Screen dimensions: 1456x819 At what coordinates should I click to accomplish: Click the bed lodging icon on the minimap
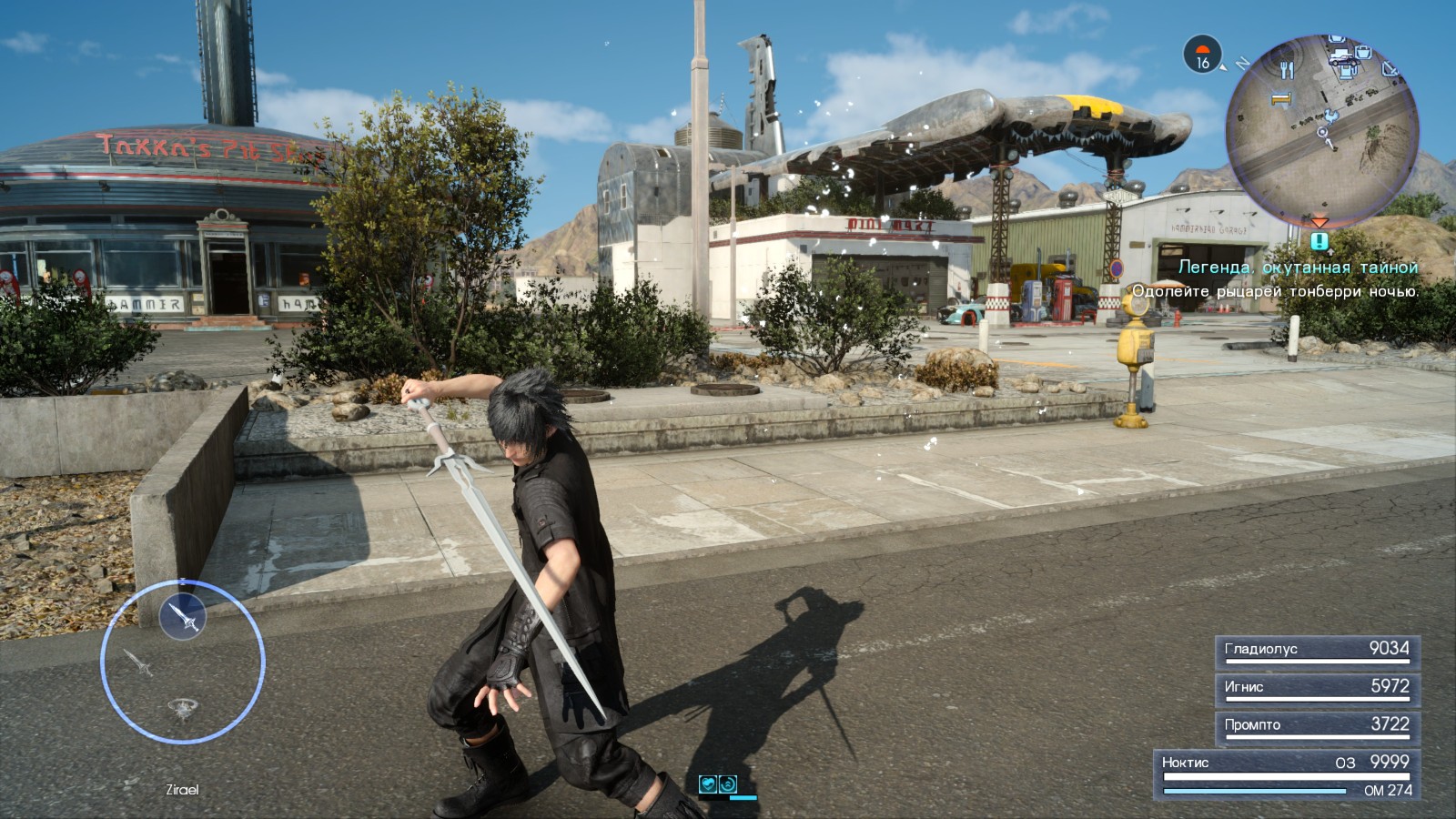click(x=1280, y=98)
